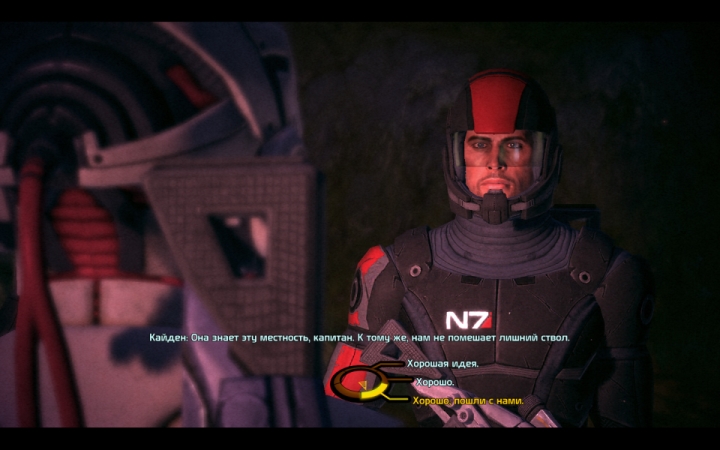Select the dialogue option "Хорошо."

(x=436, y=382)
